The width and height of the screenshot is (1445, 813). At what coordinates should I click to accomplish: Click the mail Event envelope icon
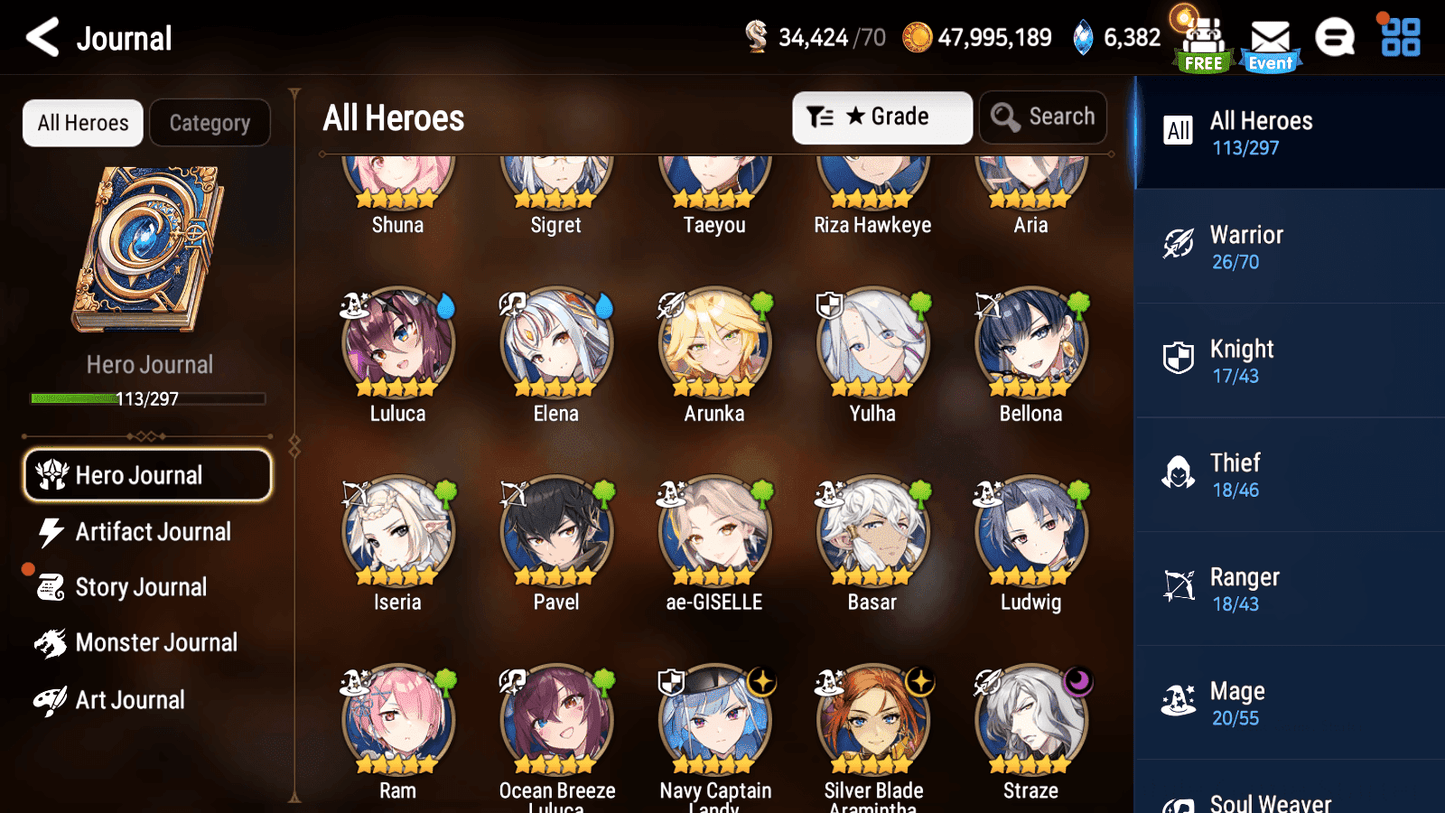tap(1270, 37)
